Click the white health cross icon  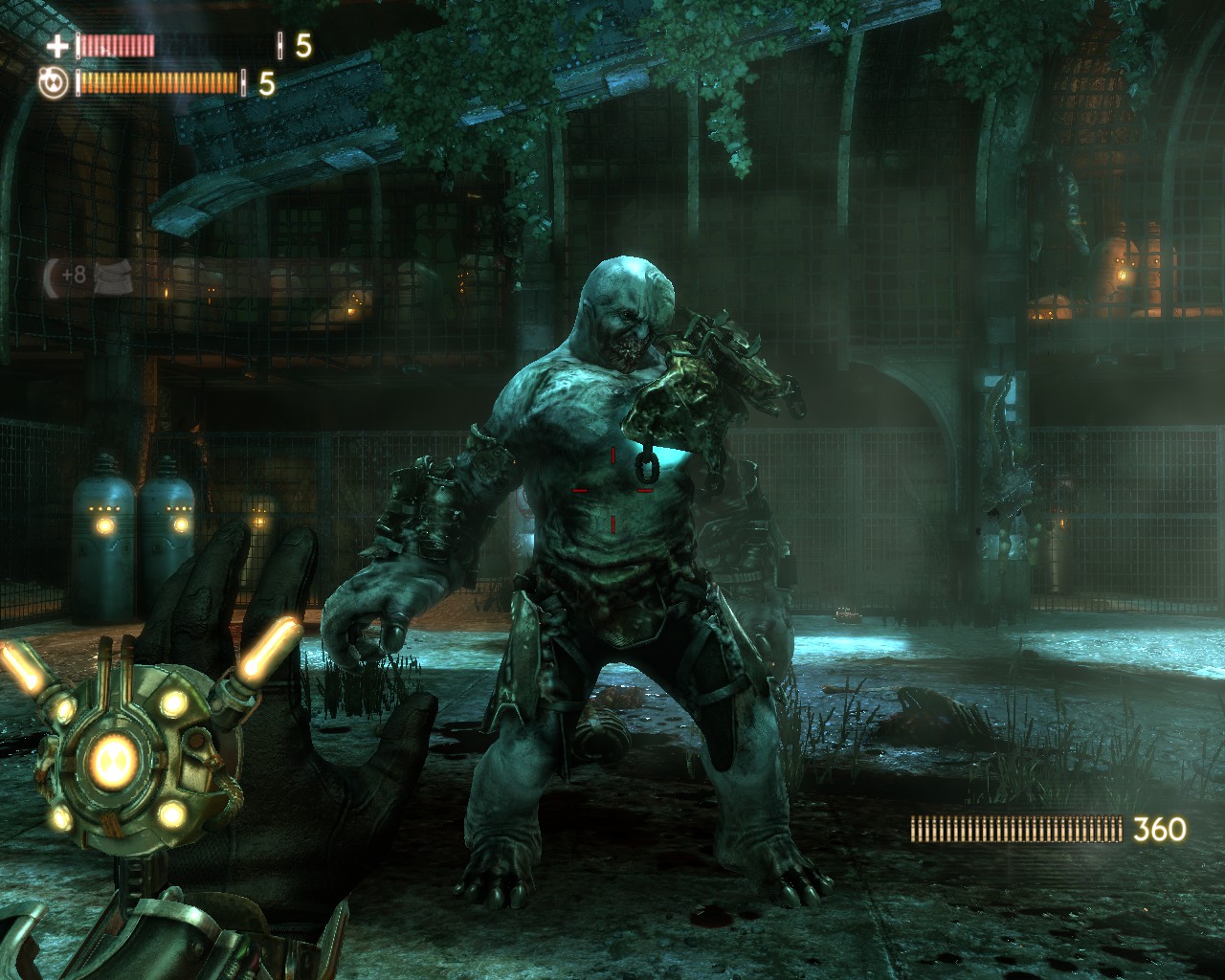[58, 45]
